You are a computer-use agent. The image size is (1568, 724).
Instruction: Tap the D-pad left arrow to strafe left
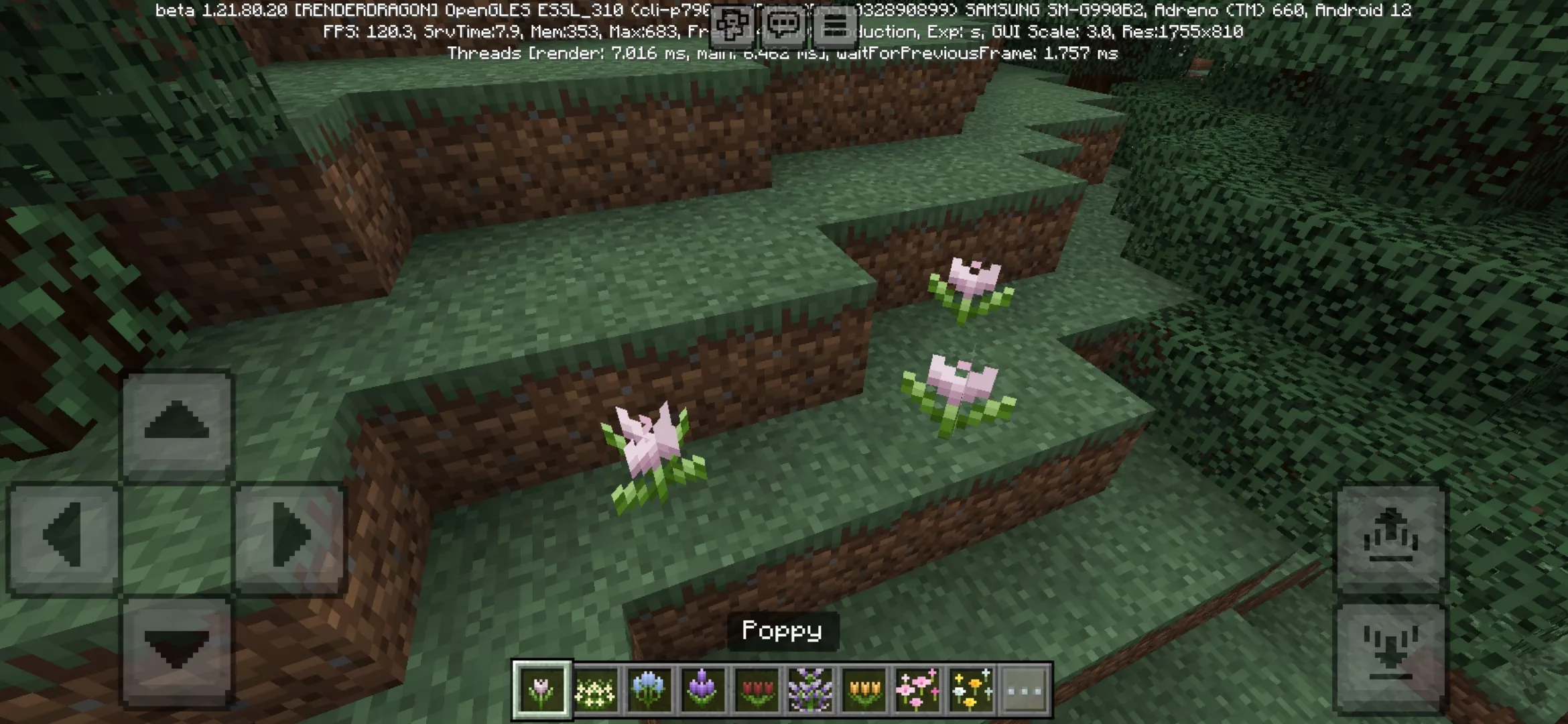pyautogui.click(x=64, y=536)
